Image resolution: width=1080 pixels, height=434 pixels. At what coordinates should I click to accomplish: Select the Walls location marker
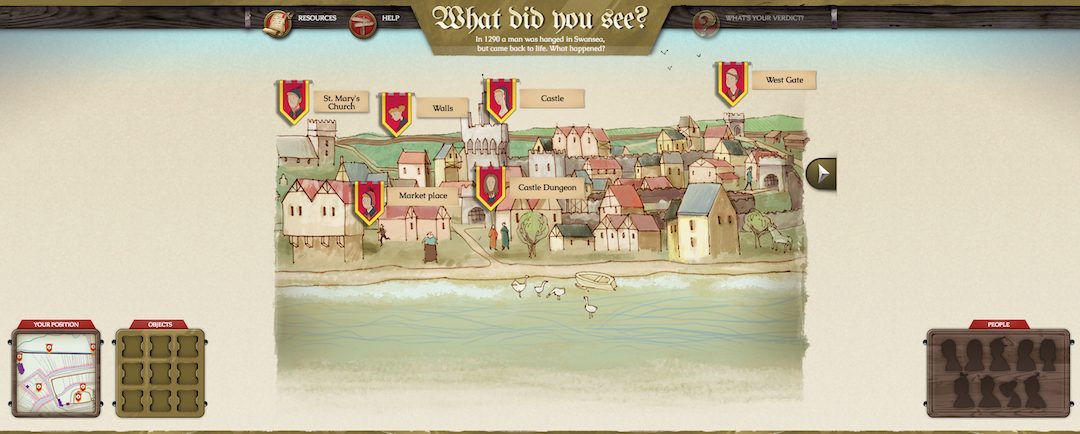pos(396,113)
